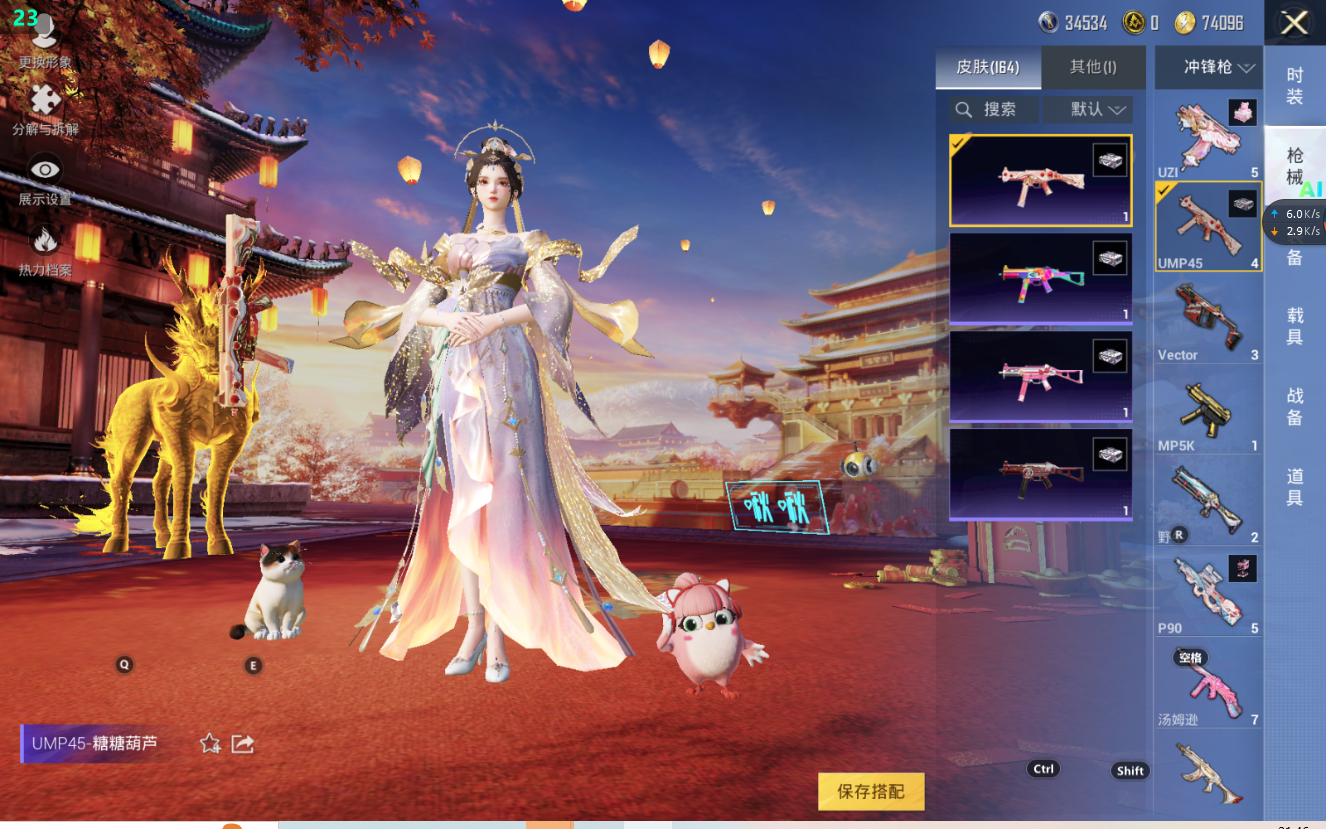Close the wardrobe screen with the X

coord(1294,23)
